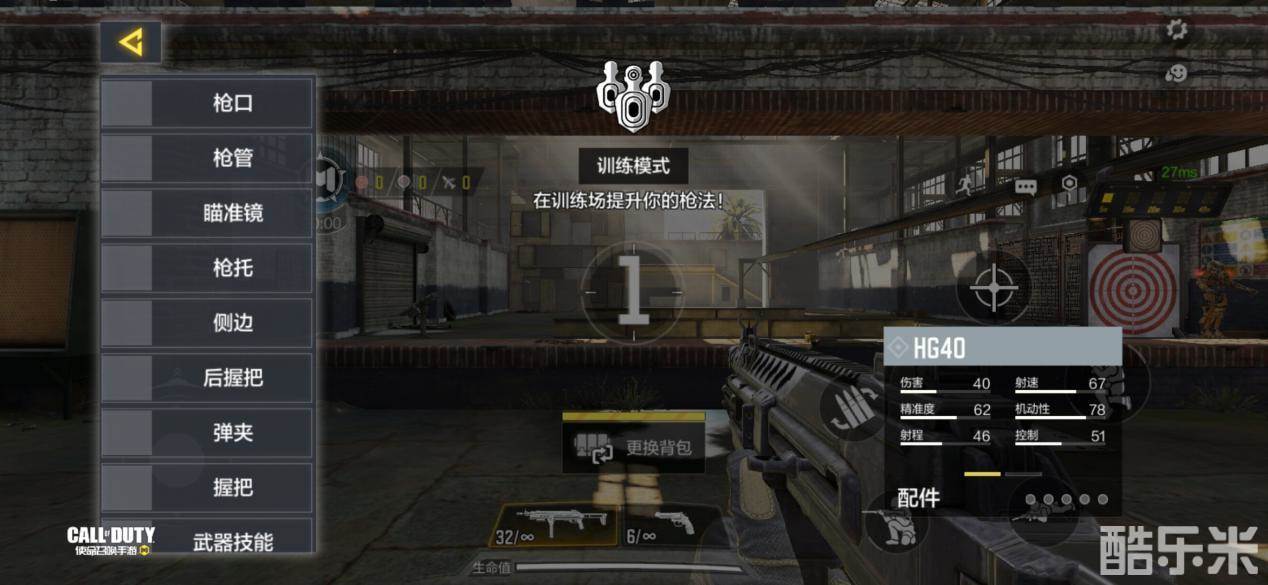Open the 枪管 barrel attachment category

click(x=208, y=158)
